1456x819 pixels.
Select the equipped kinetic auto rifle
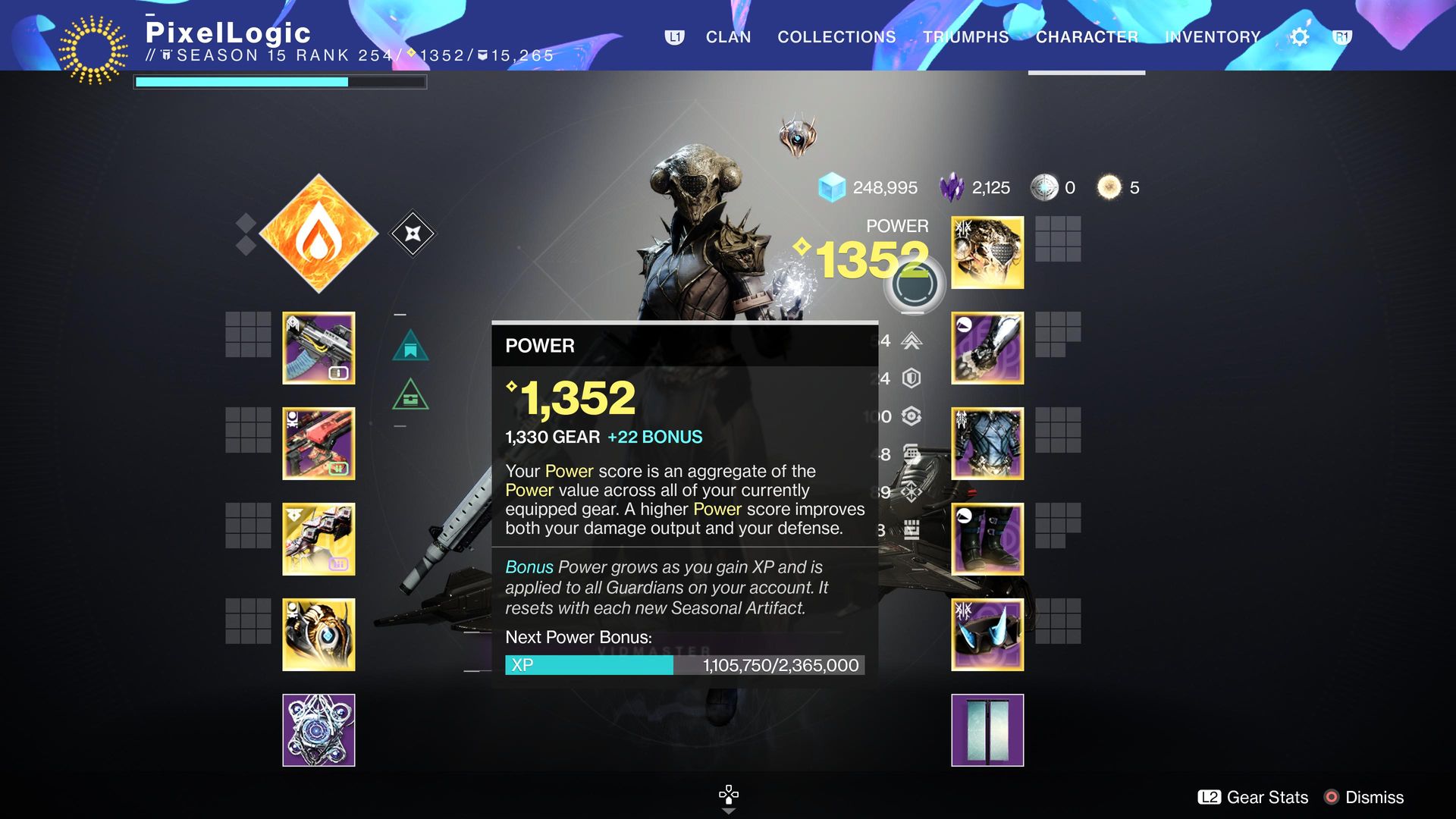click(318, 347)
